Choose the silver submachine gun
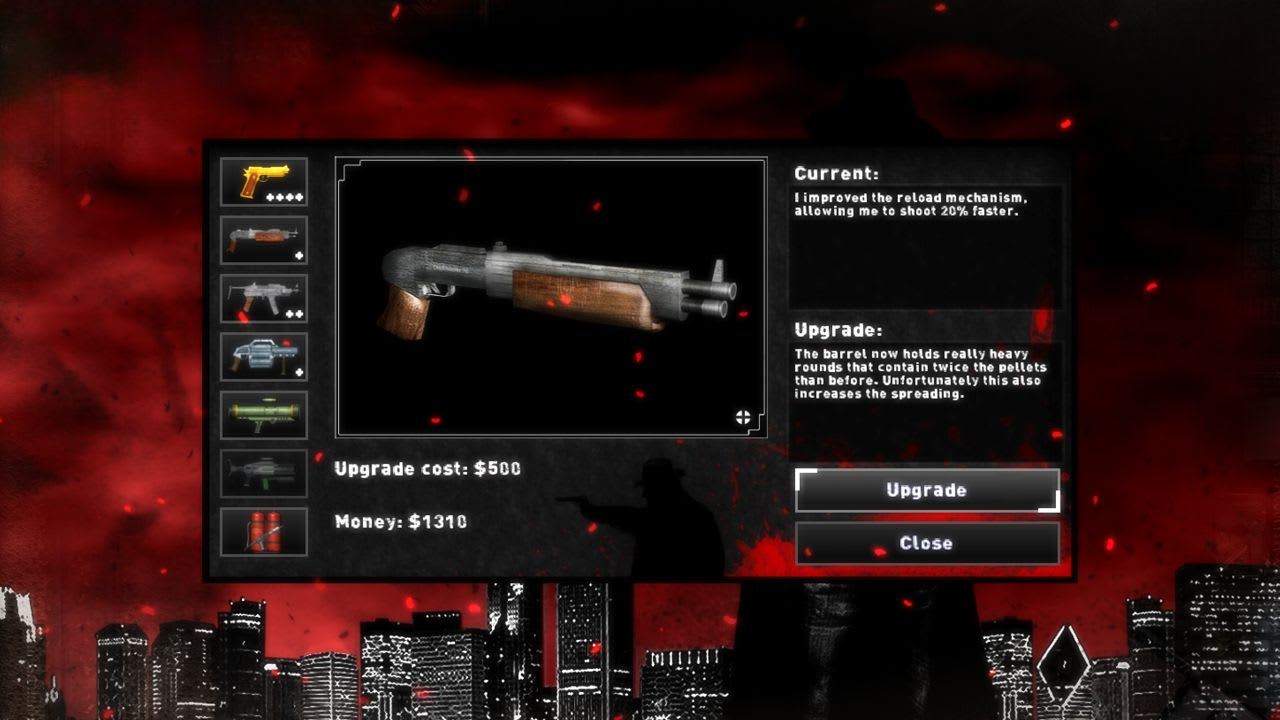 [x=264, y=296]
